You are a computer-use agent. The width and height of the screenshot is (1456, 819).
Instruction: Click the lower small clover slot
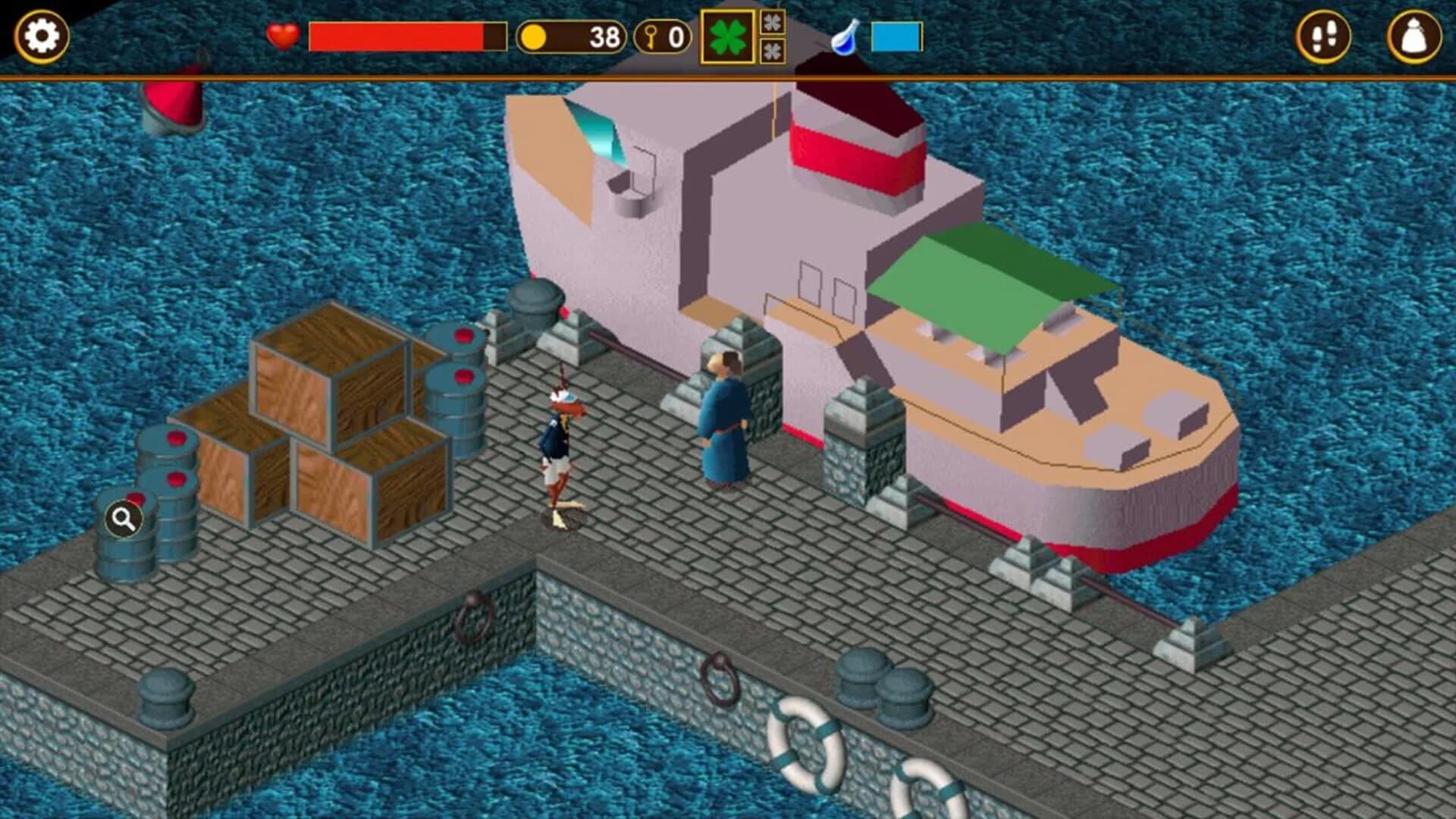773,49
